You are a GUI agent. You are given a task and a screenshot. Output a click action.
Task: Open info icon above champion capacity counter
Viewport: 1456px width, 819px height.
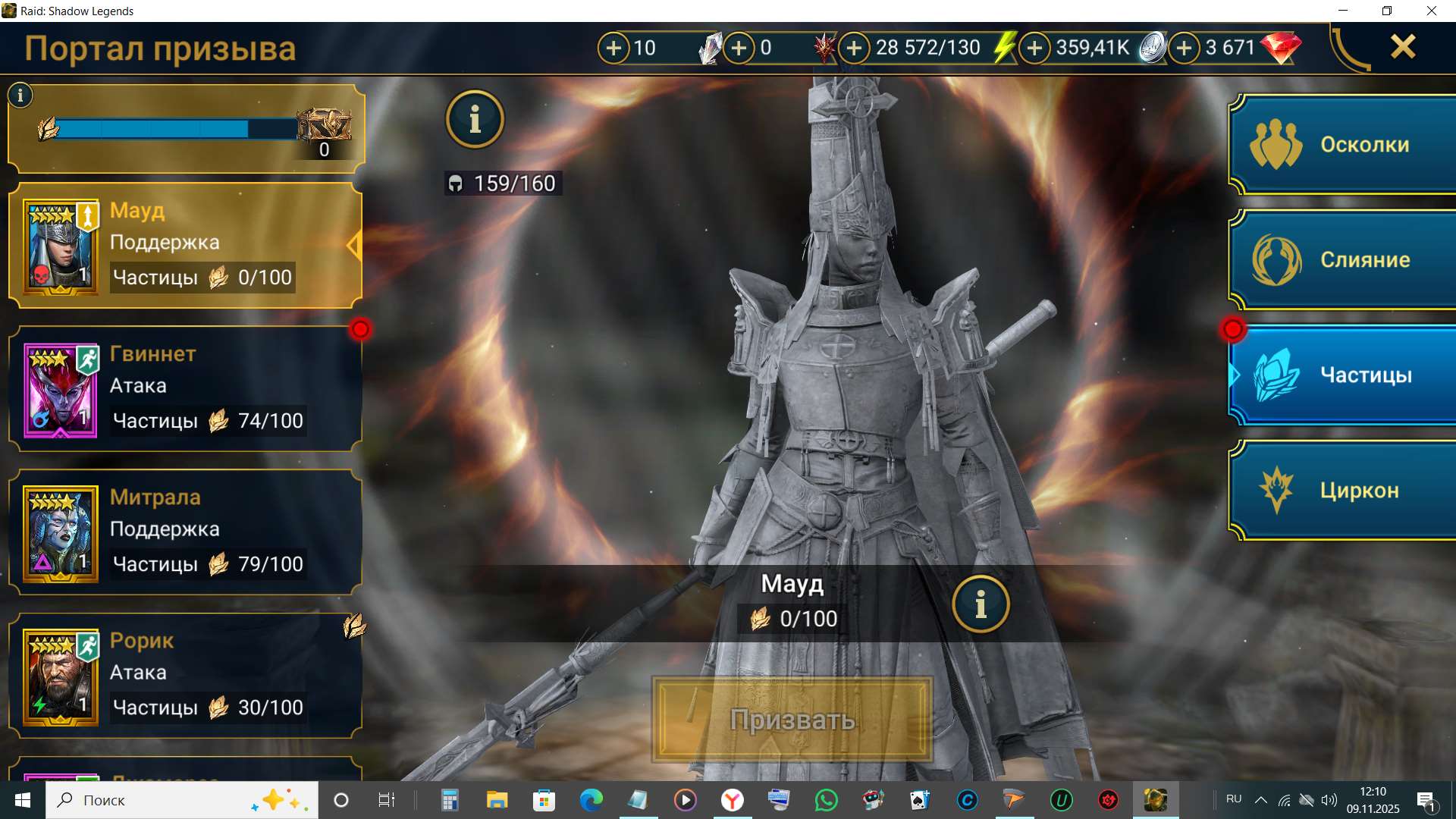(475, 119)
